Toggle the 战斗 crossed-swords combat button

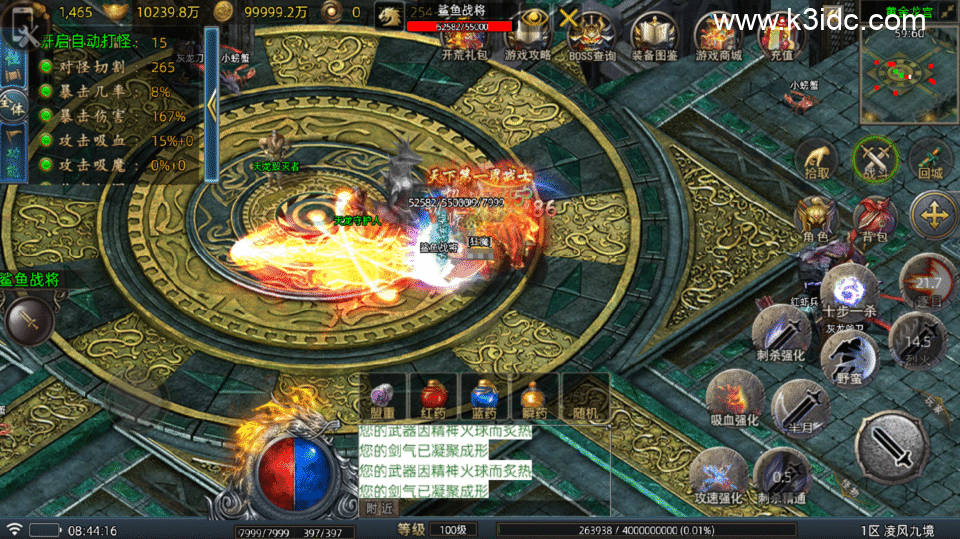875,160
